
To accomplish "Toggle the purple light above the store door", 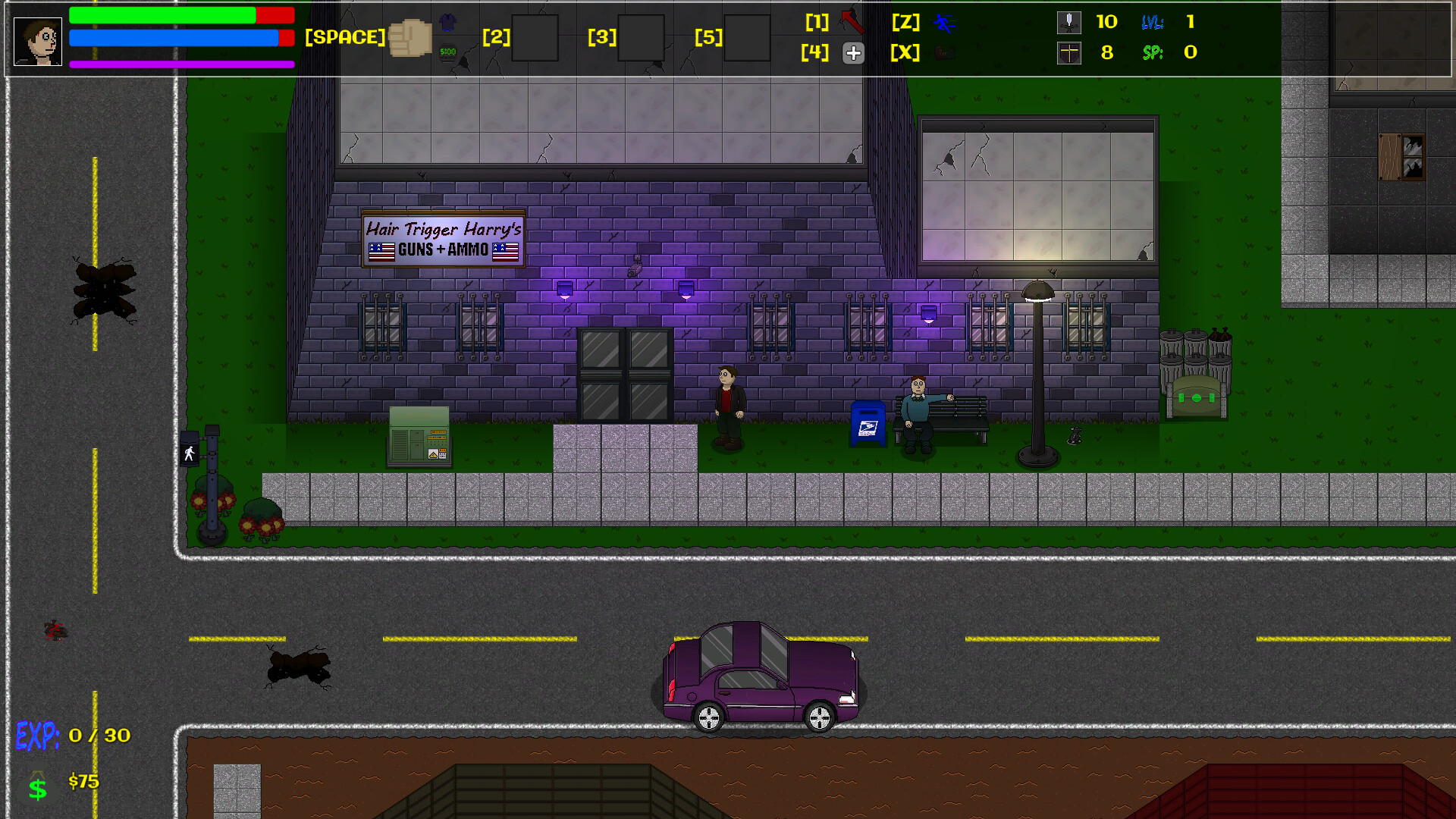I will [564, 289].
